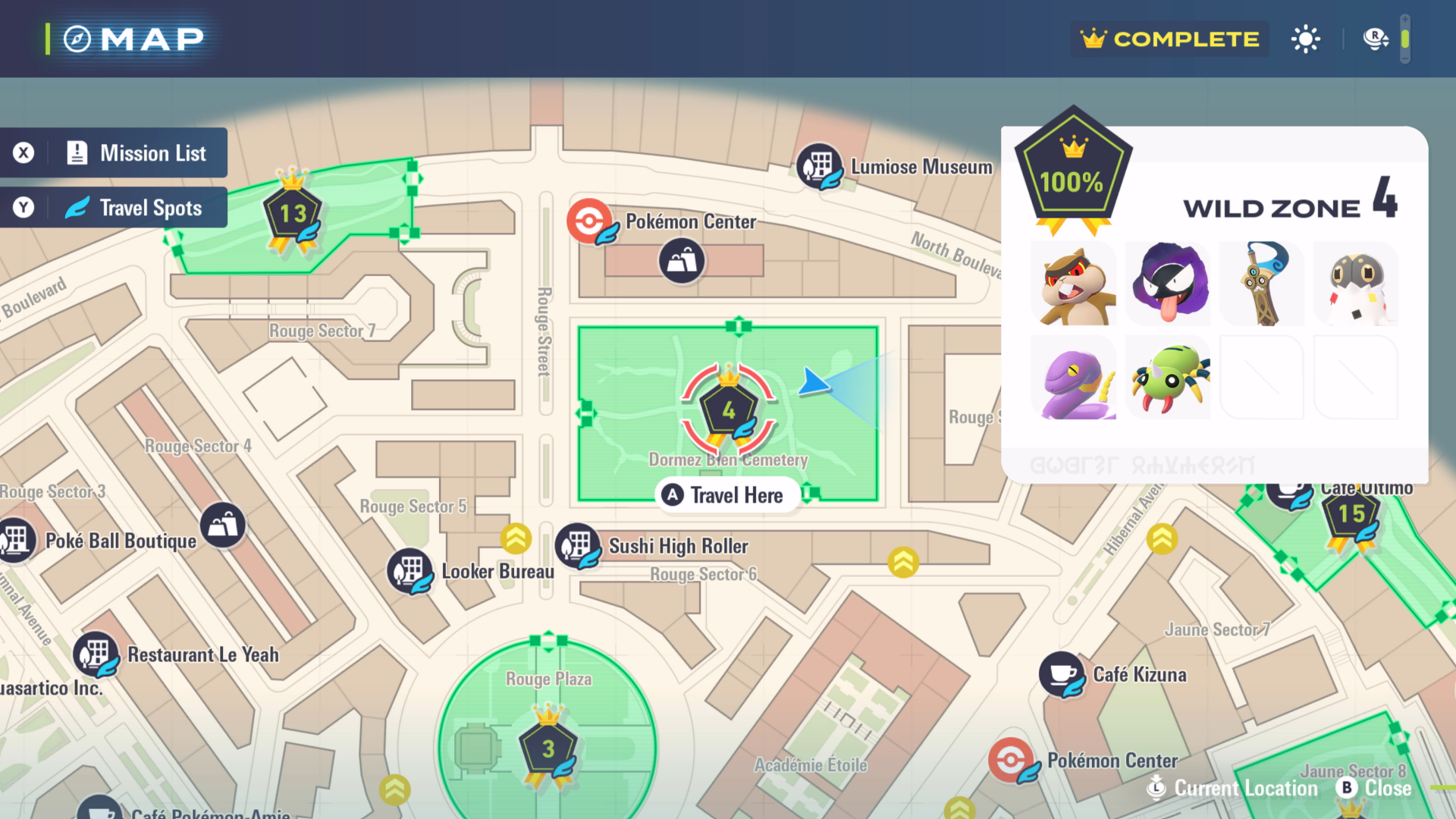Choose the Restaurant Le Yeah marker
This screenshot has height=819, width=1456.
[96, 654]
